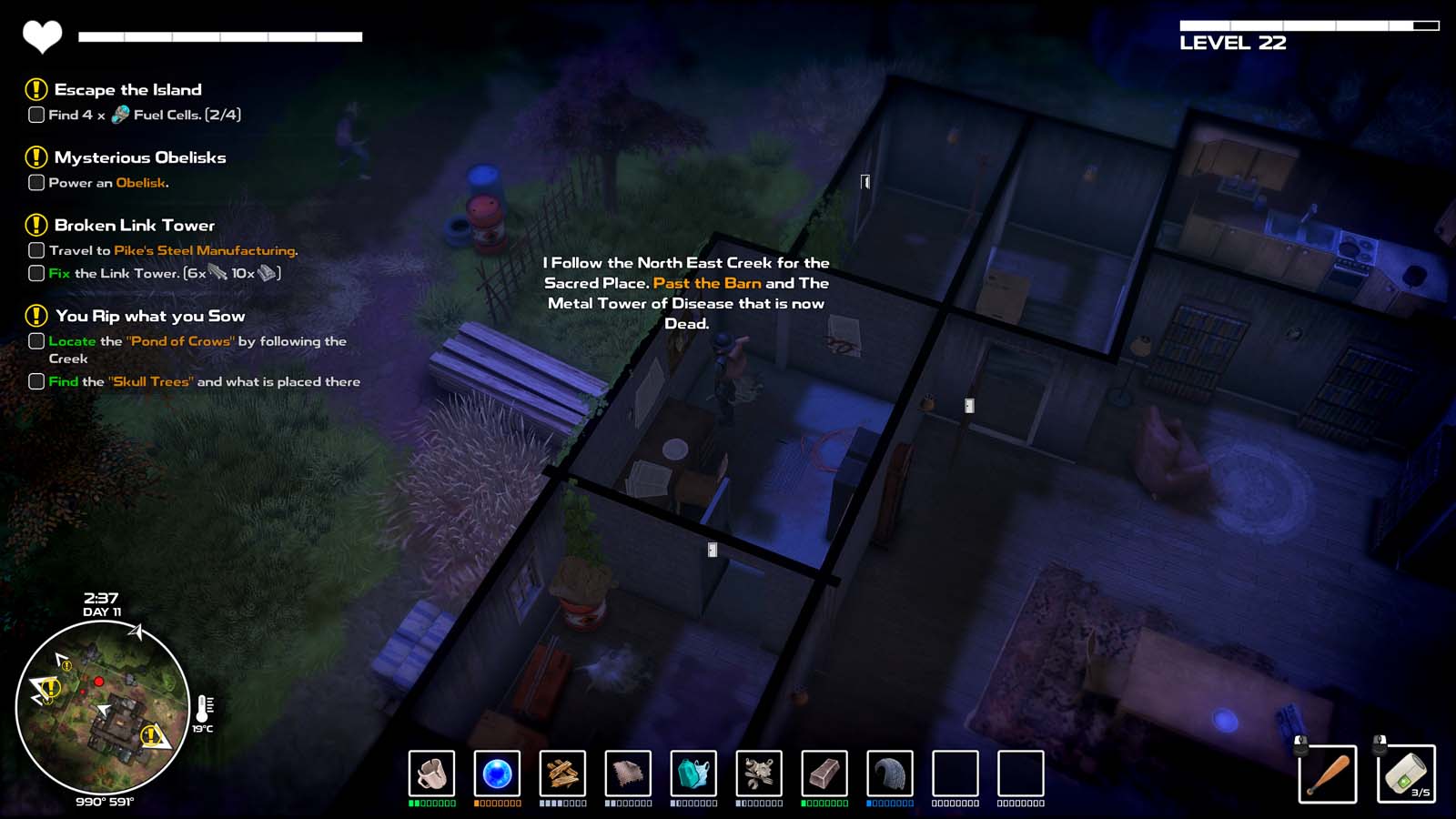Check off the Find 4 Fuel Cells objective
Viewport: 1456px width, 819px height.
pyautogui.click(x=35, y=115)
